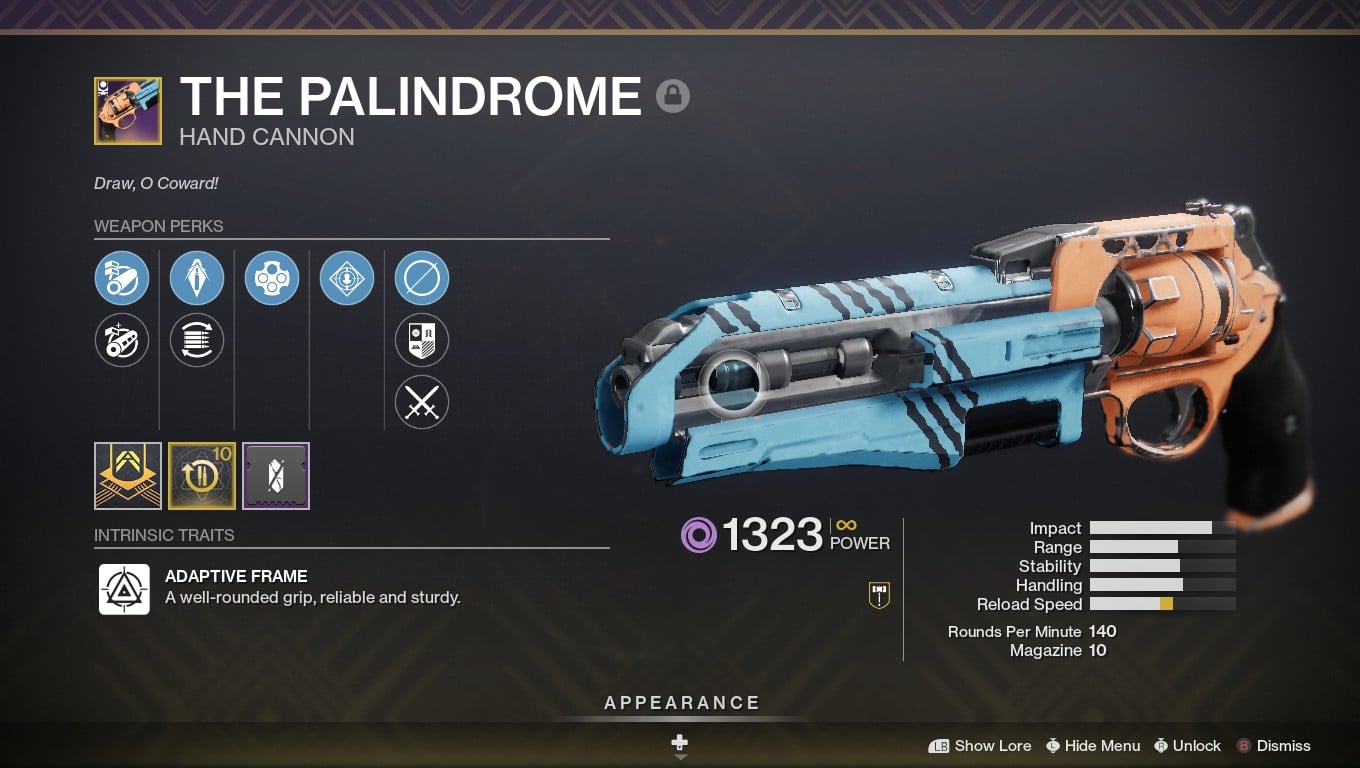Switch to the stacked rounds magazine perk
The image size is (1360, 768).
[x=197, y=341]
